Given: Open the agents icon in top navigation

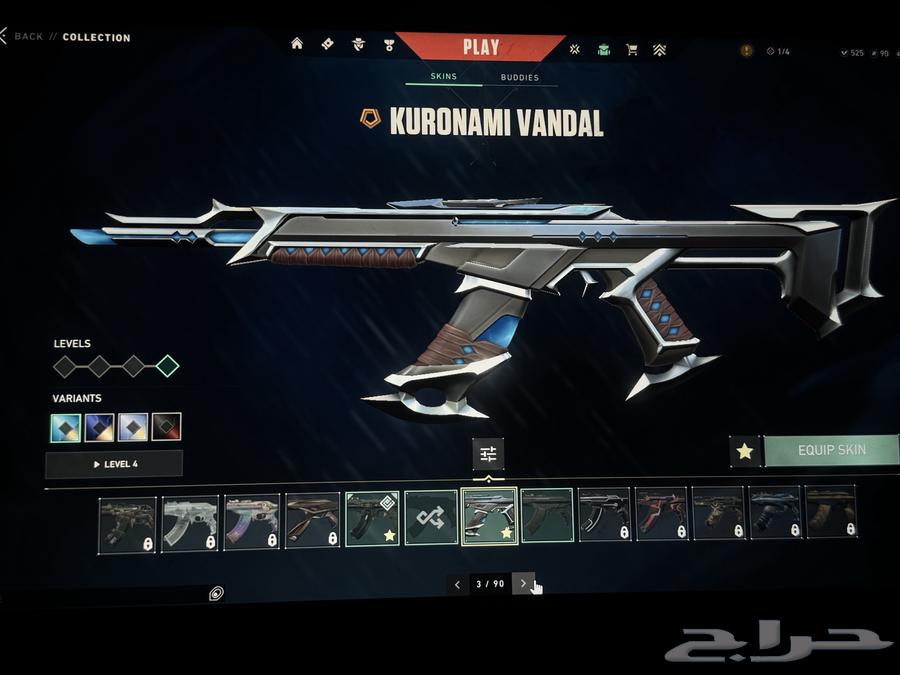Looking at the screenshot, I should pos(358,45).
